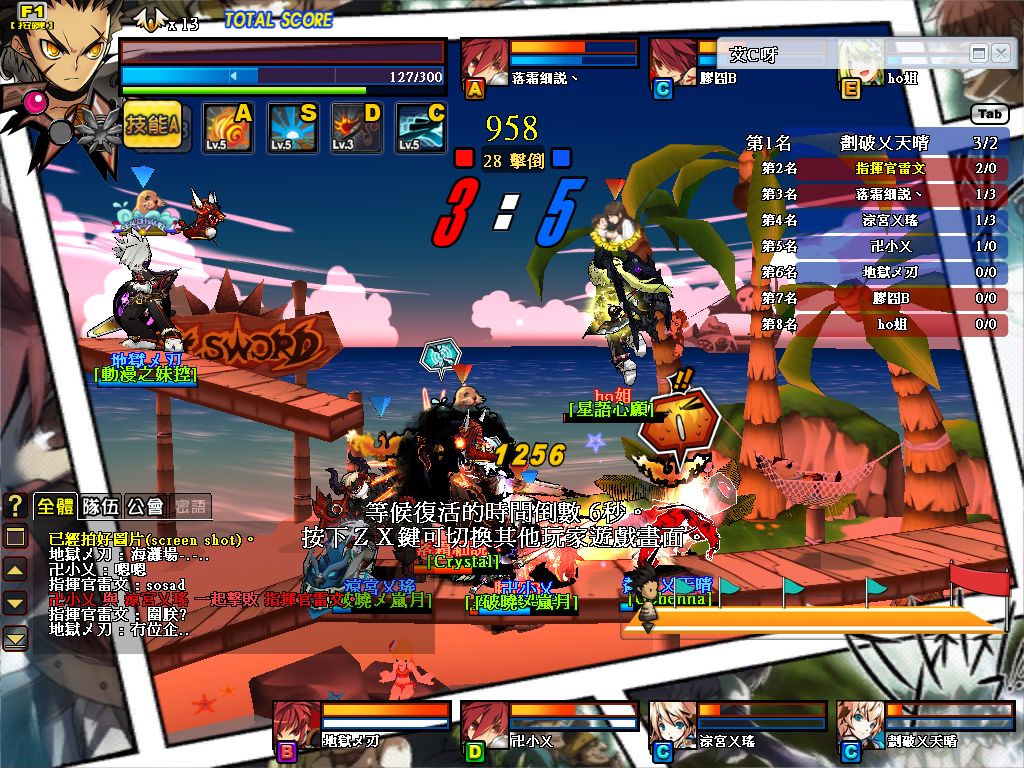Maximize the 艾C呀 whisper window
Image resolution: width=1024 pixels, height=768 pixels.
click(x=979, y=53)
